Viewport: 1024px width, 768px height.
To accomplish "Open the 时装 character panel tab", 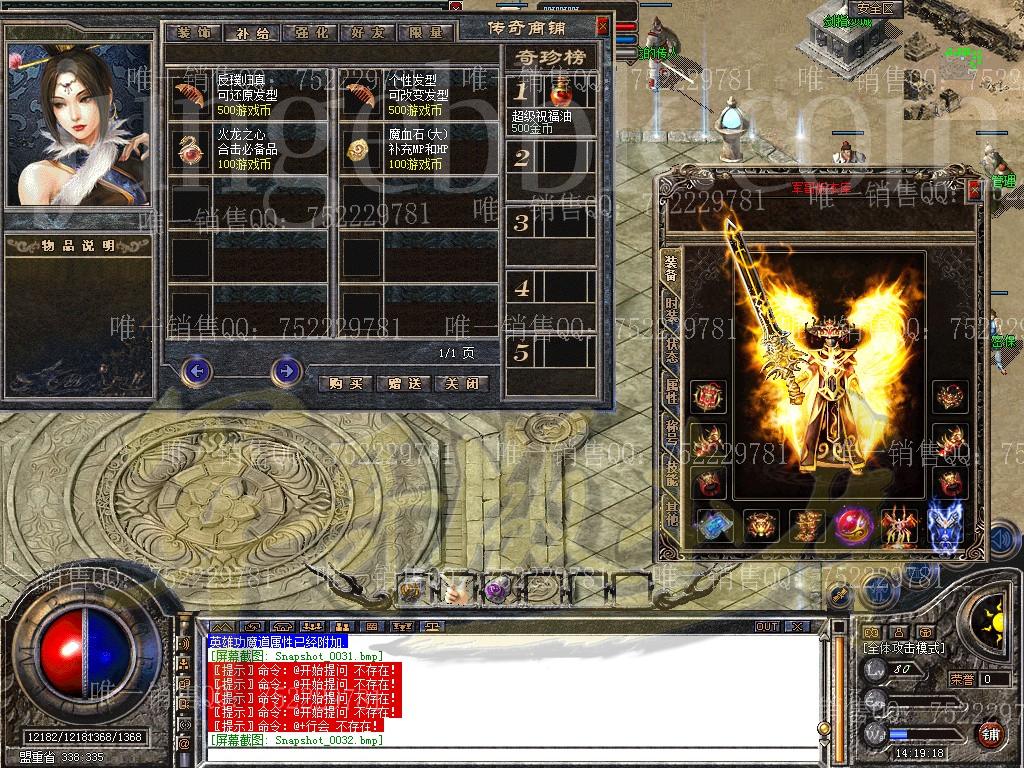I will (671, 310).
